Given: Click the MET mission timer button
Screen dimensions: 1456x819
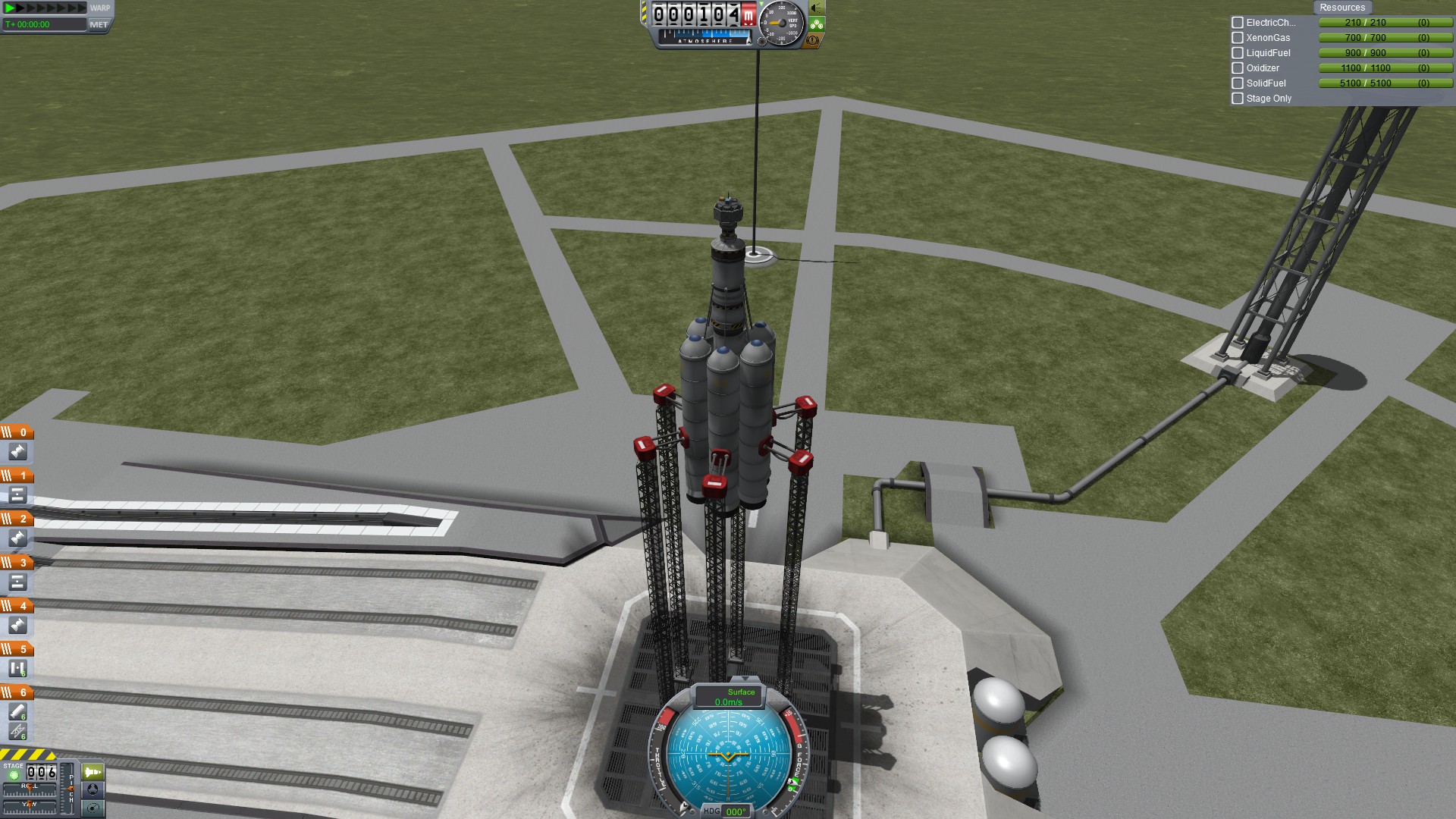Looking at the screenshot, I should 99,24.
